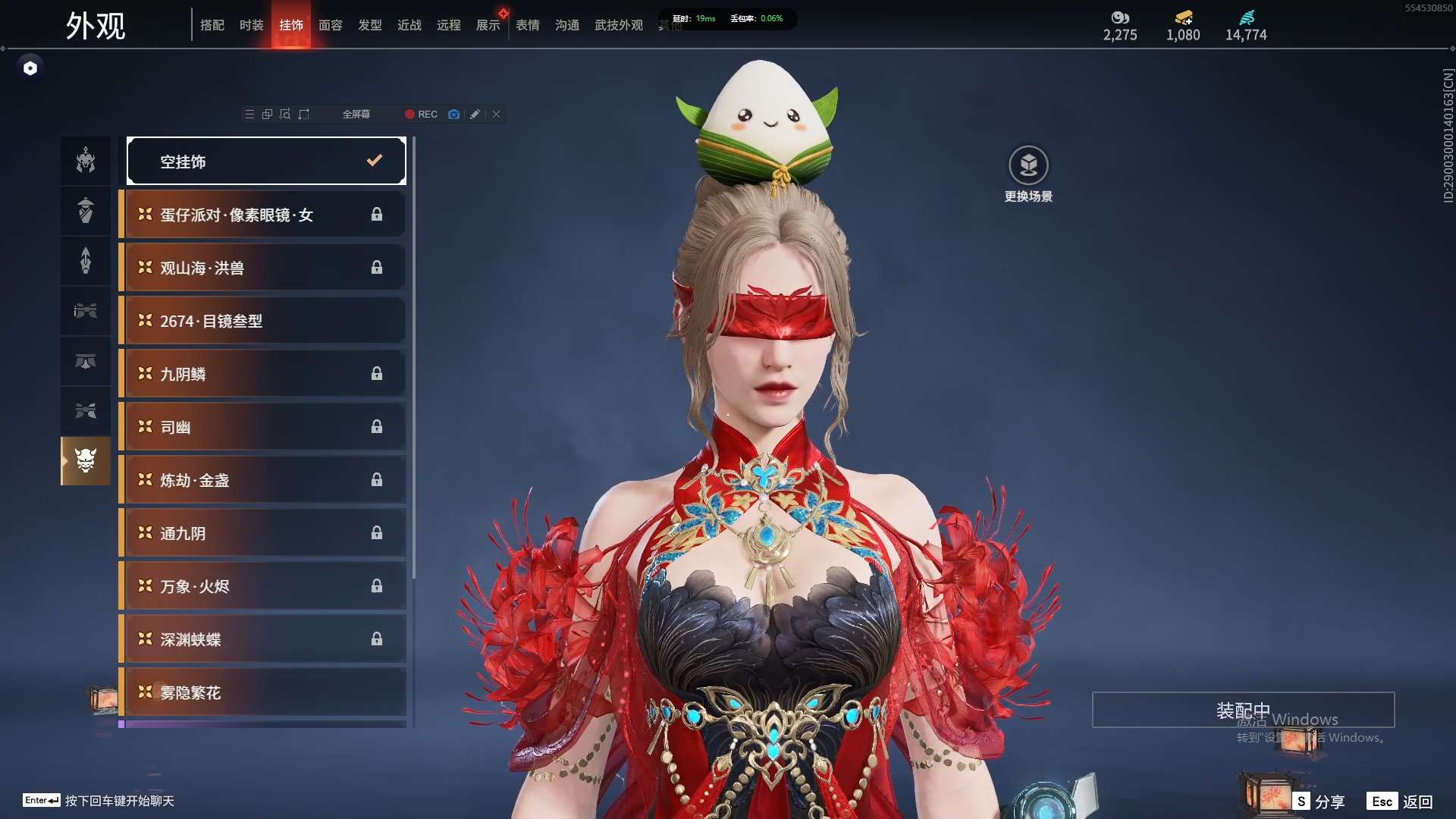Choose the 空挂饰 option
This screenshot has width=1456, height=819.
tap(266, 161)
